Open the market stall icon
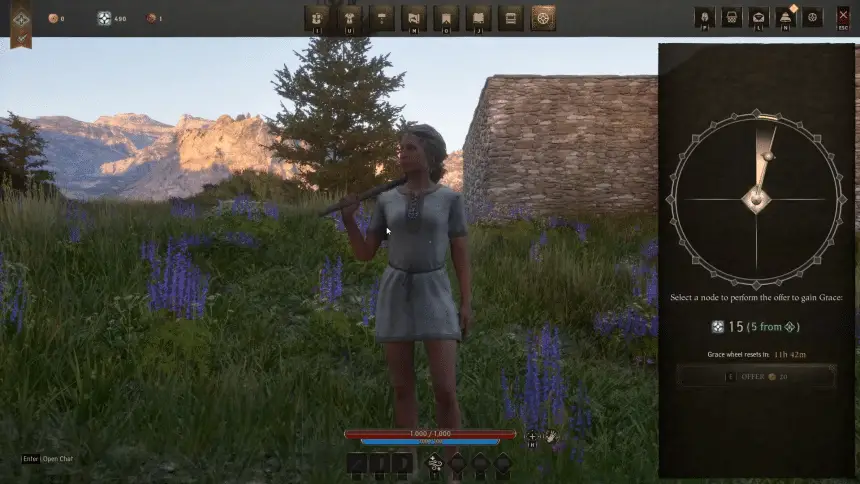This screenshot has width=860, height=484. [x=510, y=18]
